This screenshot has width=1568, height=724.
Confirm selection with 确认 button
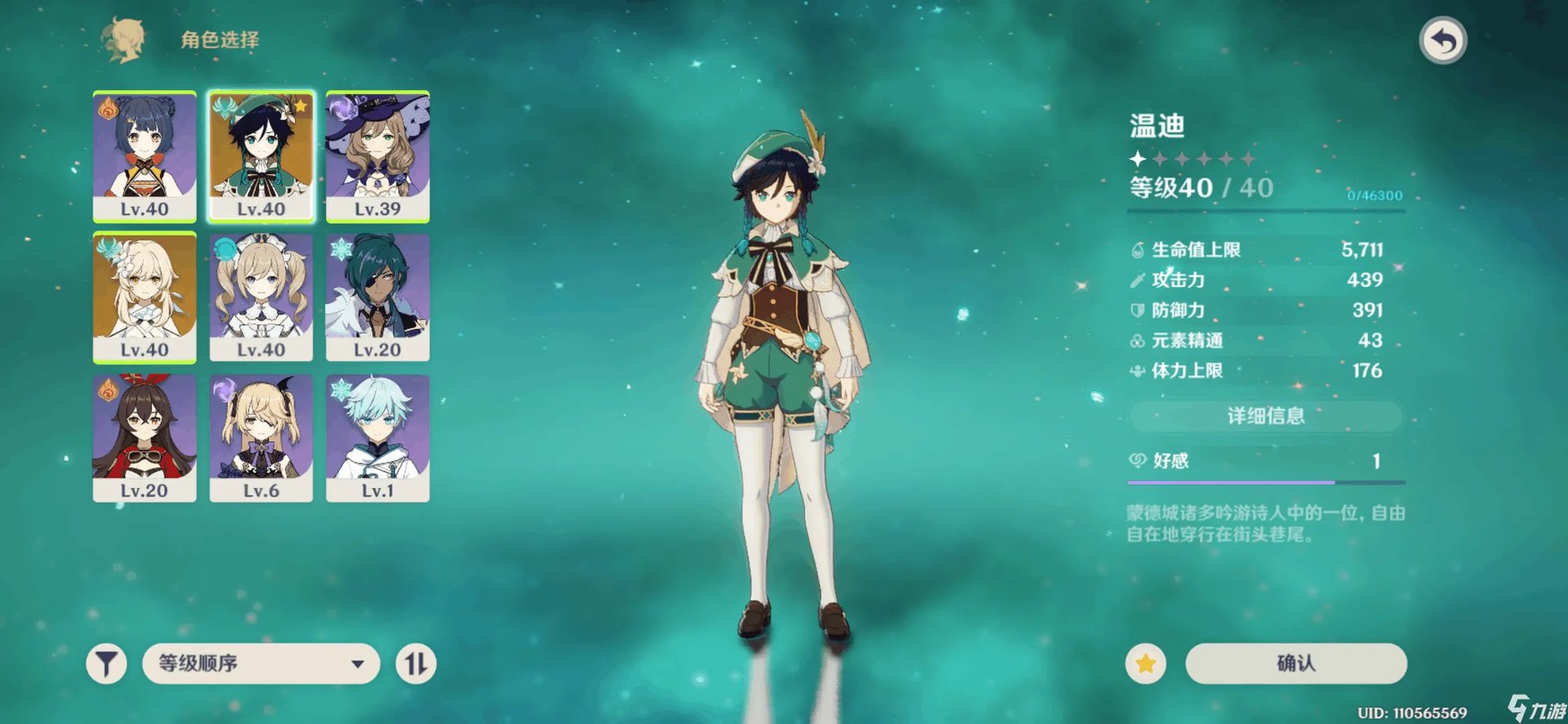pos(1295,664)
